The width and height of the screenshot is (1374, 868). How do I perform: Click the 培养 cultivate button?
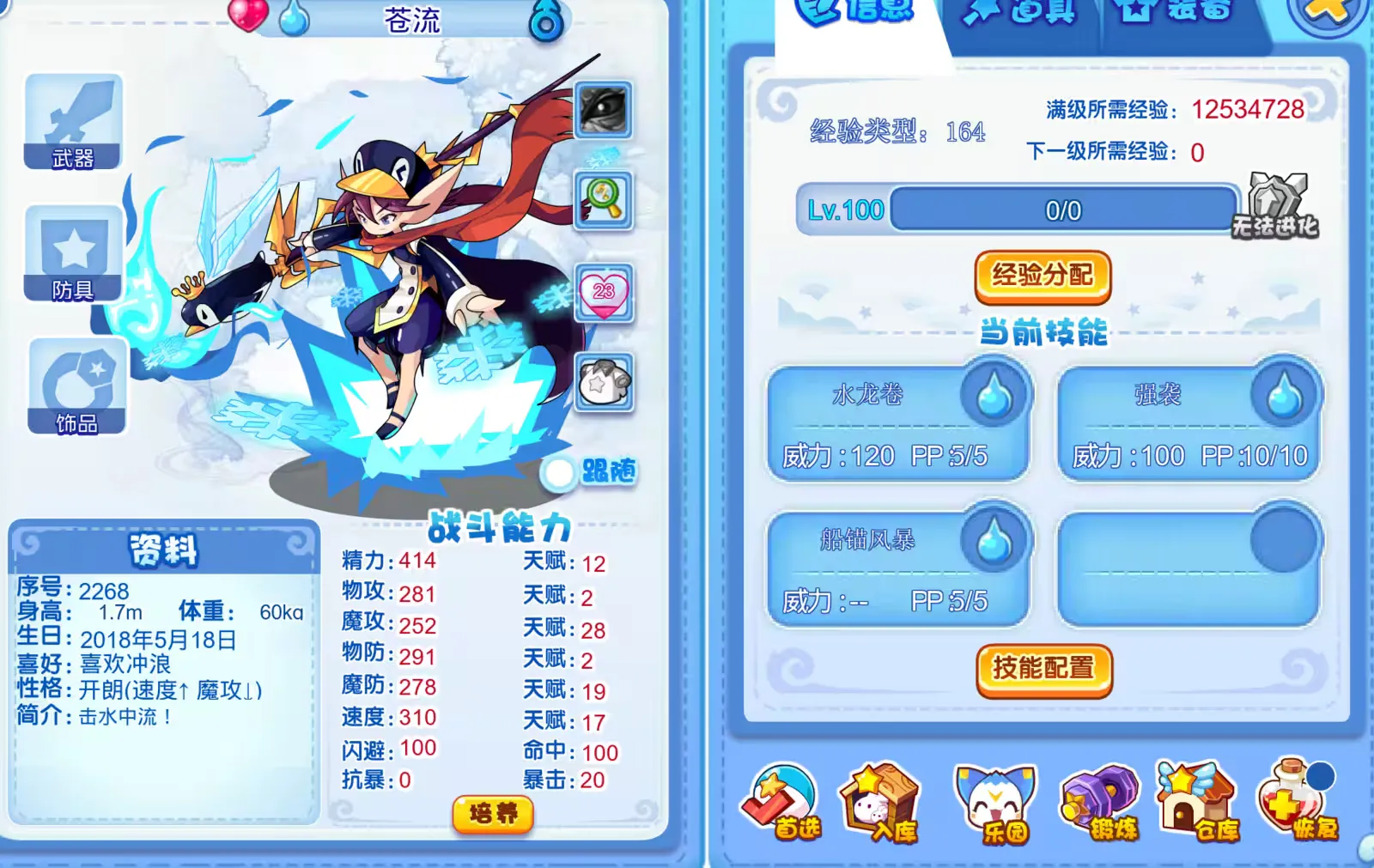tap(493, 813)
